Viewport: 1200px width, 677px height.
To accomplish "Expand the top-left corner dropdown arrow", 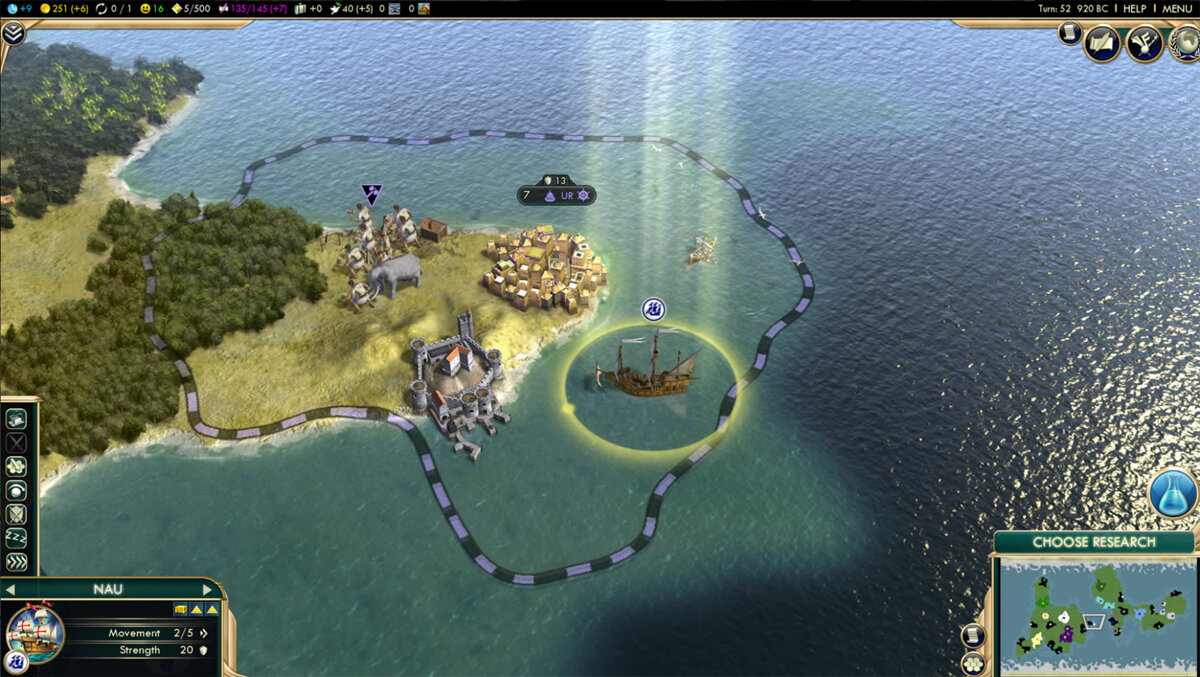I will tap(13, 33).
